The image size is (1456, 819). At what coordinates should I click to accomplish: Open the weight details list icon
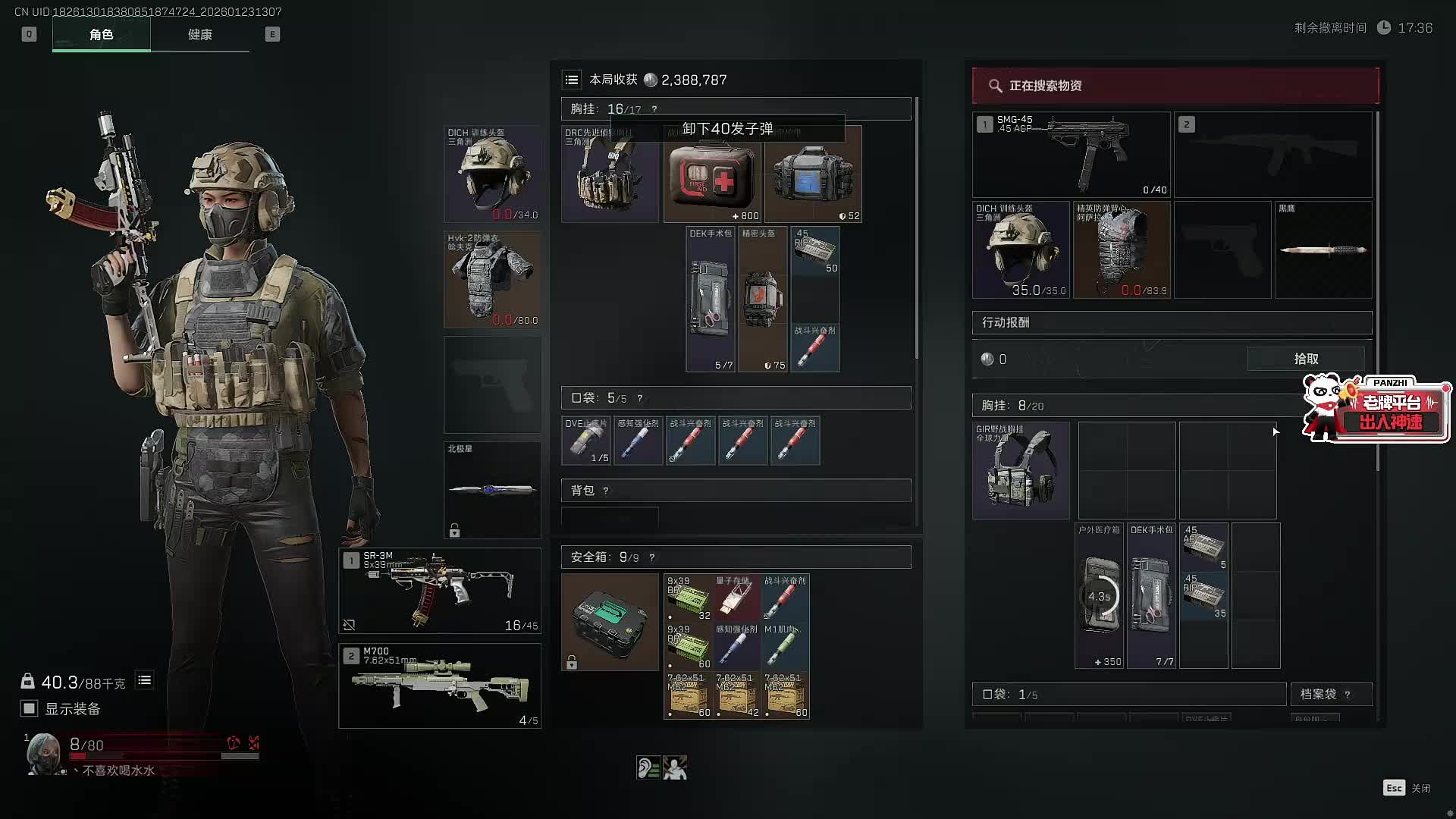[144, 680]
